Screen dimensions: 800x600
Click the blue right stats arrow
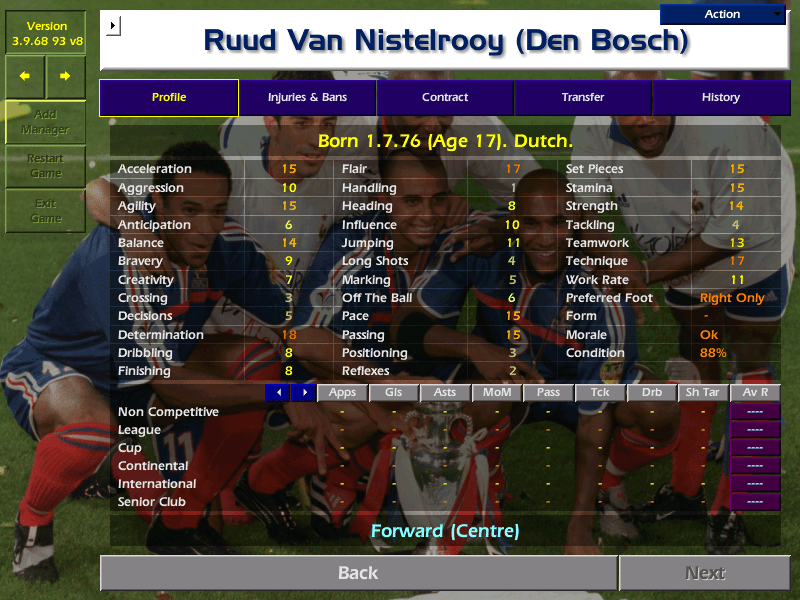303,393
